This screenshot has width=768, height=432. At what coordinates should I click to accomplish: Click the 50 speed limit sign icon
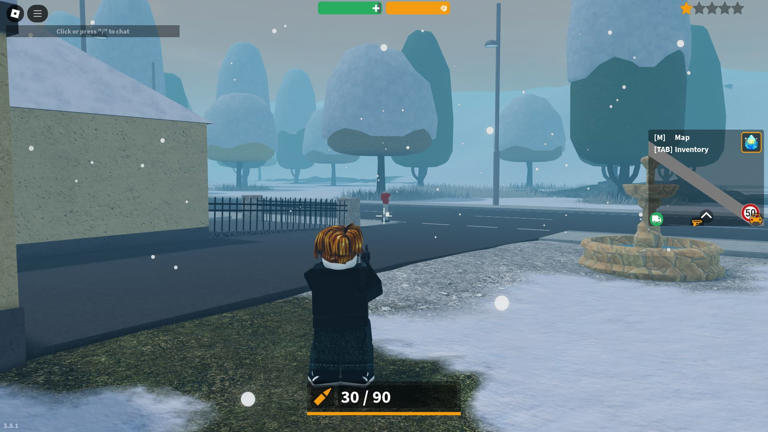tap(749, 211)
